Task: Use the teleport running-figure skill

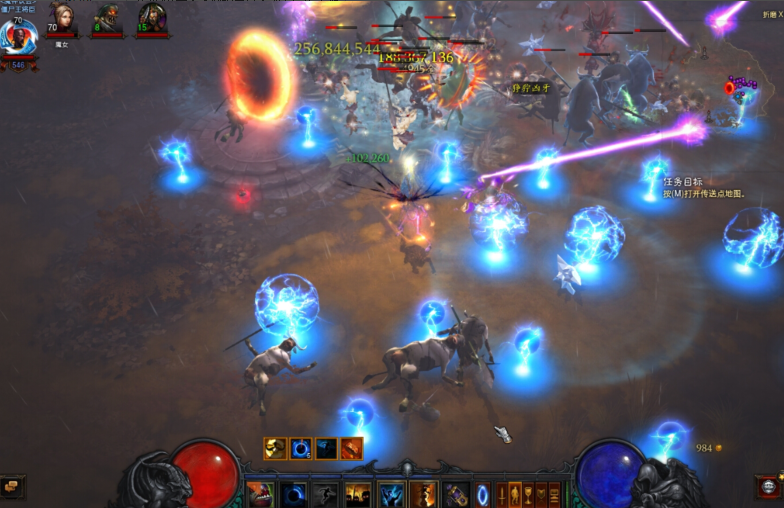Action: [x=325, y=494]
